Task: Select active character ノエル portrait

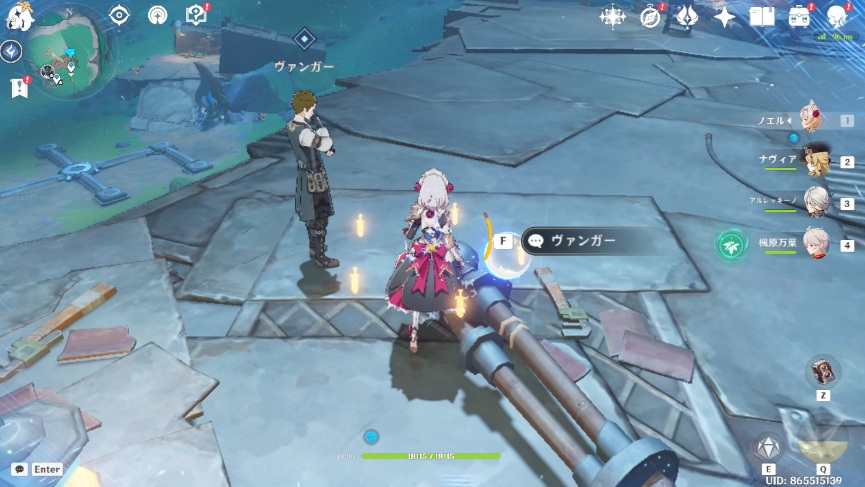Action: click(x=808, y=121)
